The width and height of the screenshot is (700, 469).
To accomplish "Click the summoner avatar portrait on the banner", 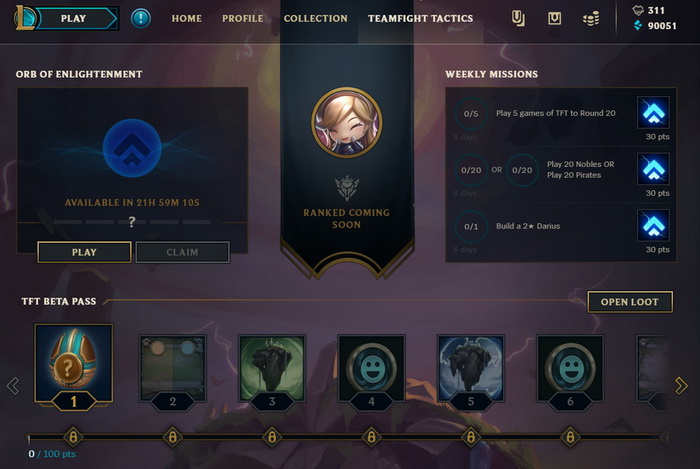I will click(x=345, y=123).
